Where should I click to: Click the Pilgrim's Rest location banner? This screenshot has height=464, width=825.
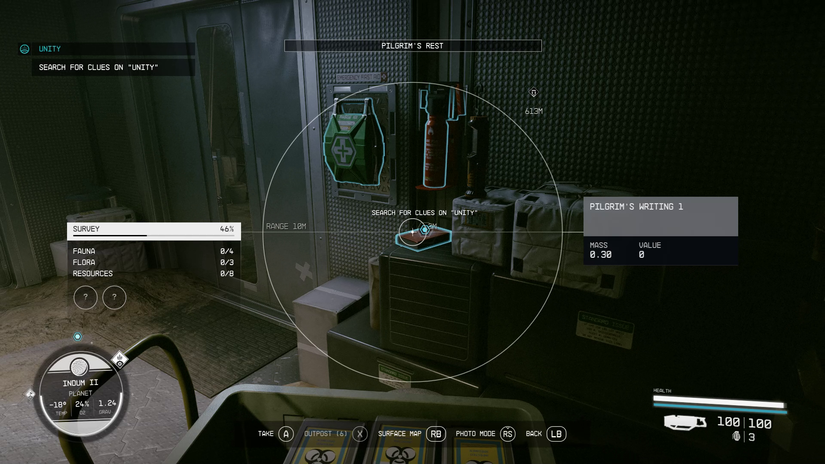pos(412,46)
